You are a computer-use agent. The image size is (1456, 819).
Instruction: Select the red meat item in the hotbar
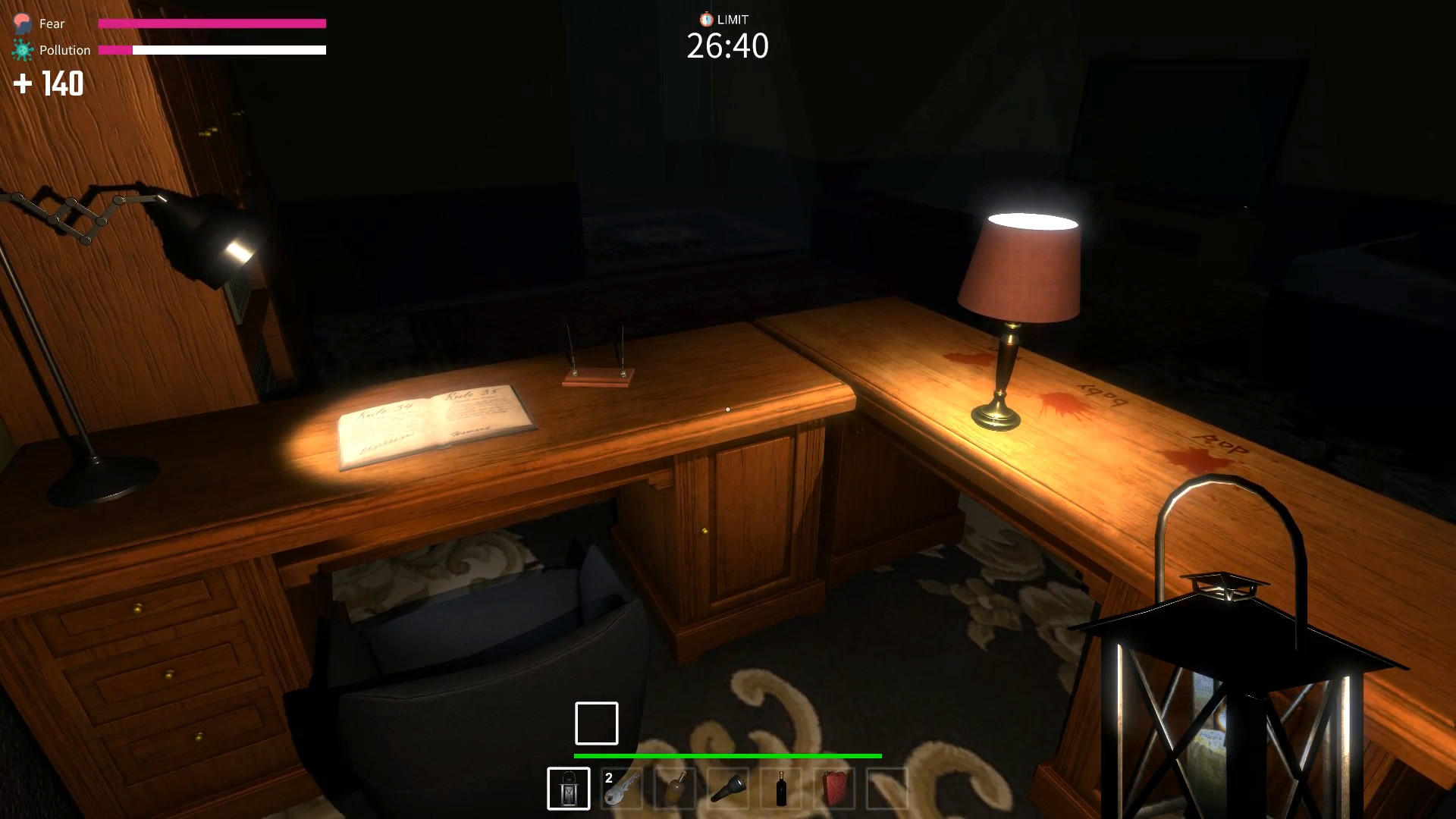point(834,790)
